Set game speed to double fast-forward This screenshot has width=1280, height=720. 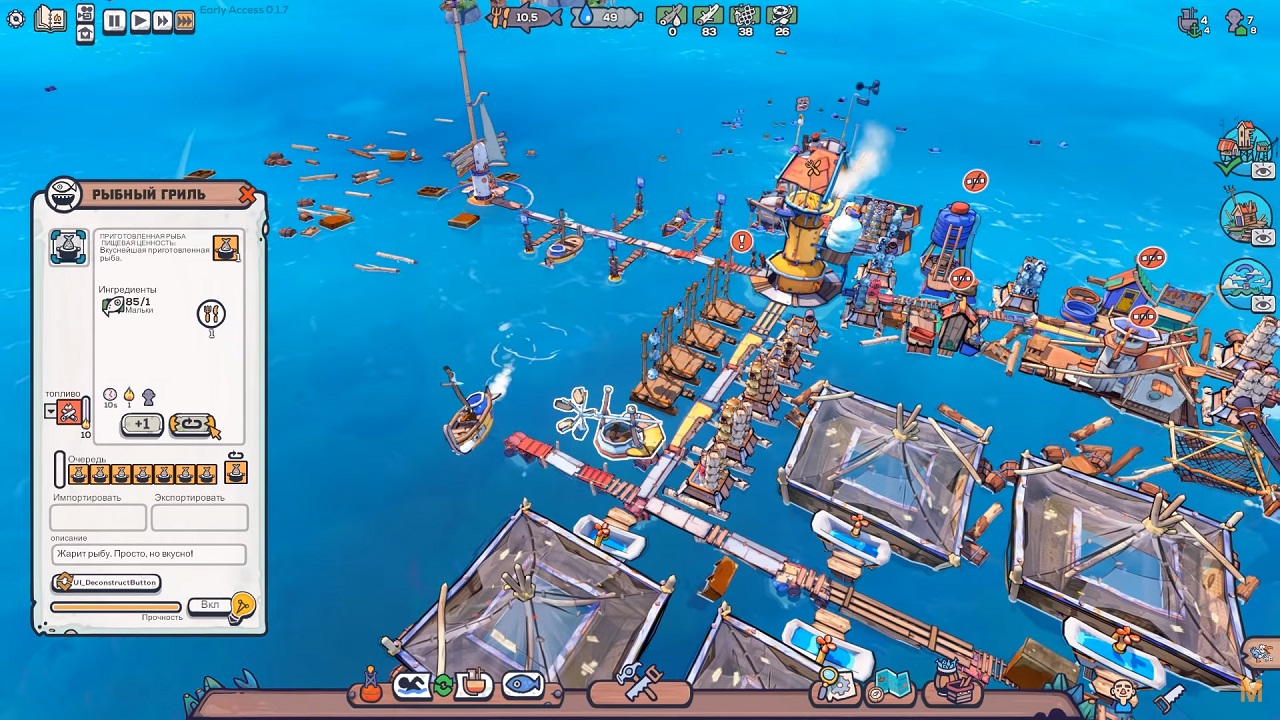[x=162, y=21]
